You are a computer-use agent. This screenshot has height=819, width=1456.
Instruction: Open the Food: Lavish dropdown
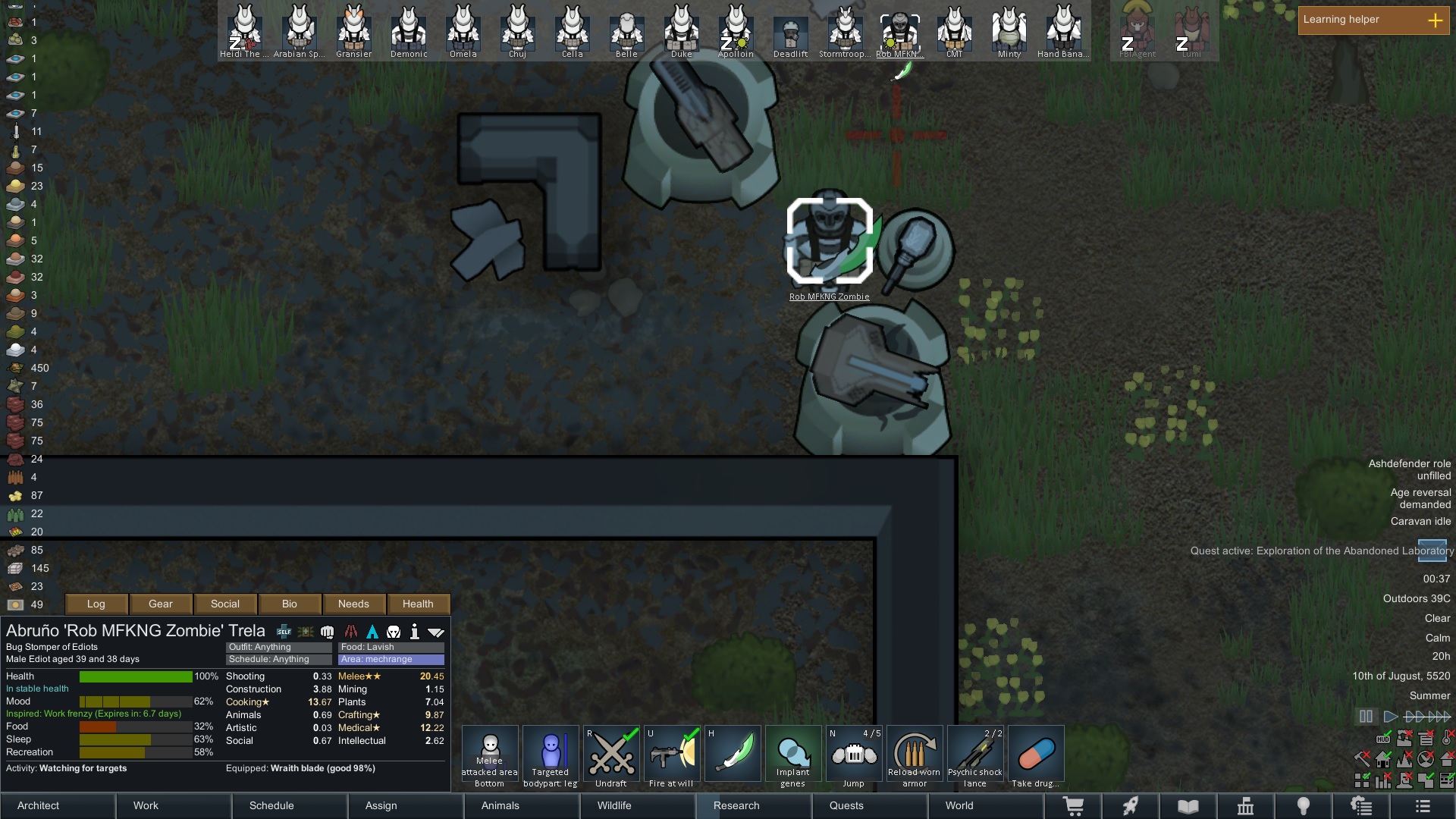(391, 647)
